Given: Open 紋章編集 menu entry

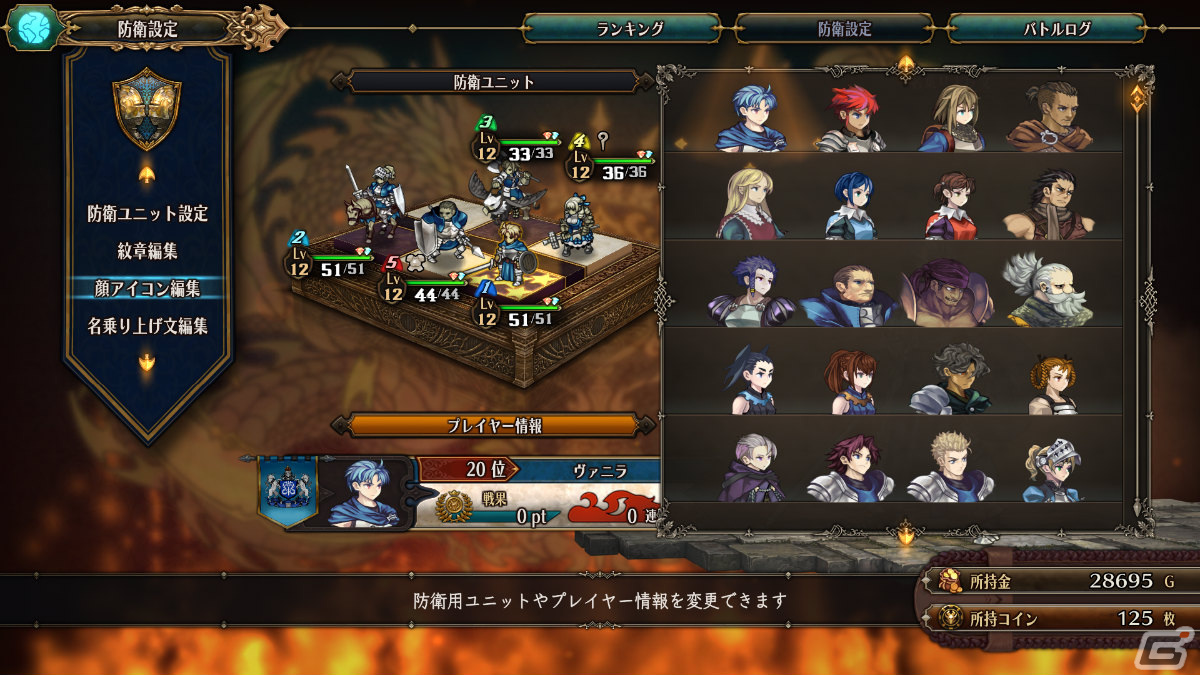Looking at the screenshot, I should pos(147,251).
